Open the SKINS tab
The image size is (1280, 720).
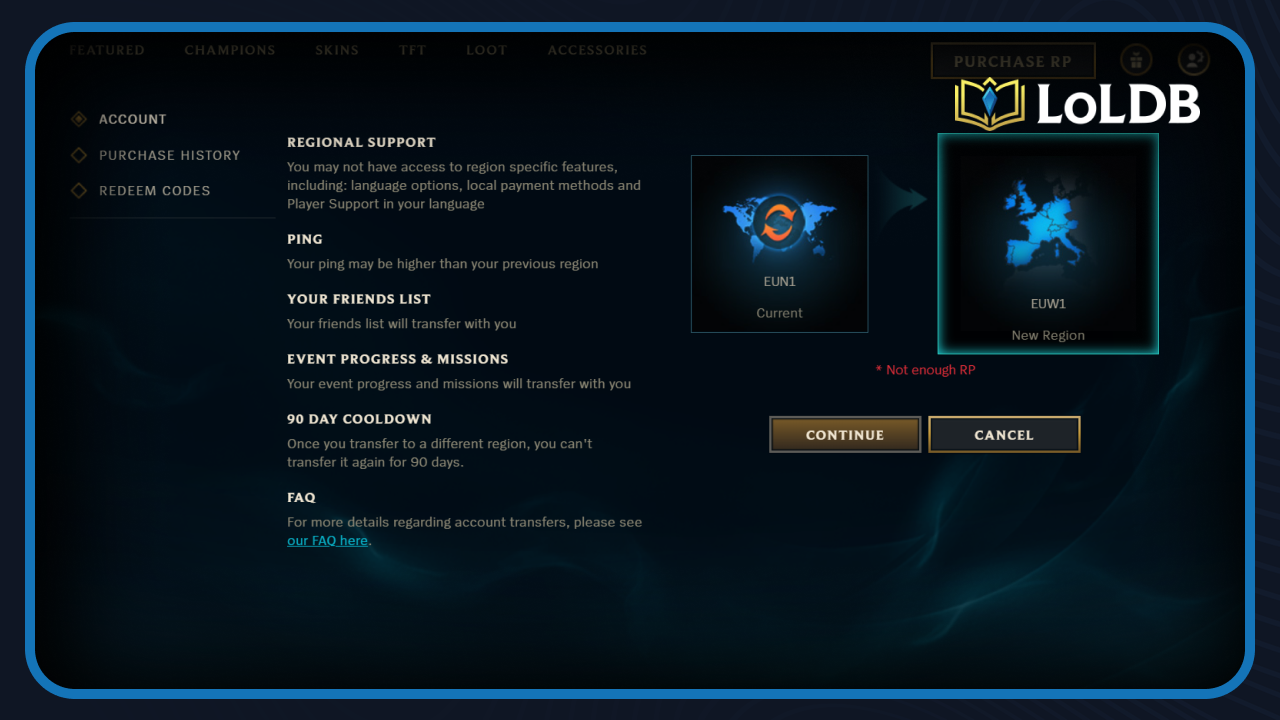click(336, 50)
